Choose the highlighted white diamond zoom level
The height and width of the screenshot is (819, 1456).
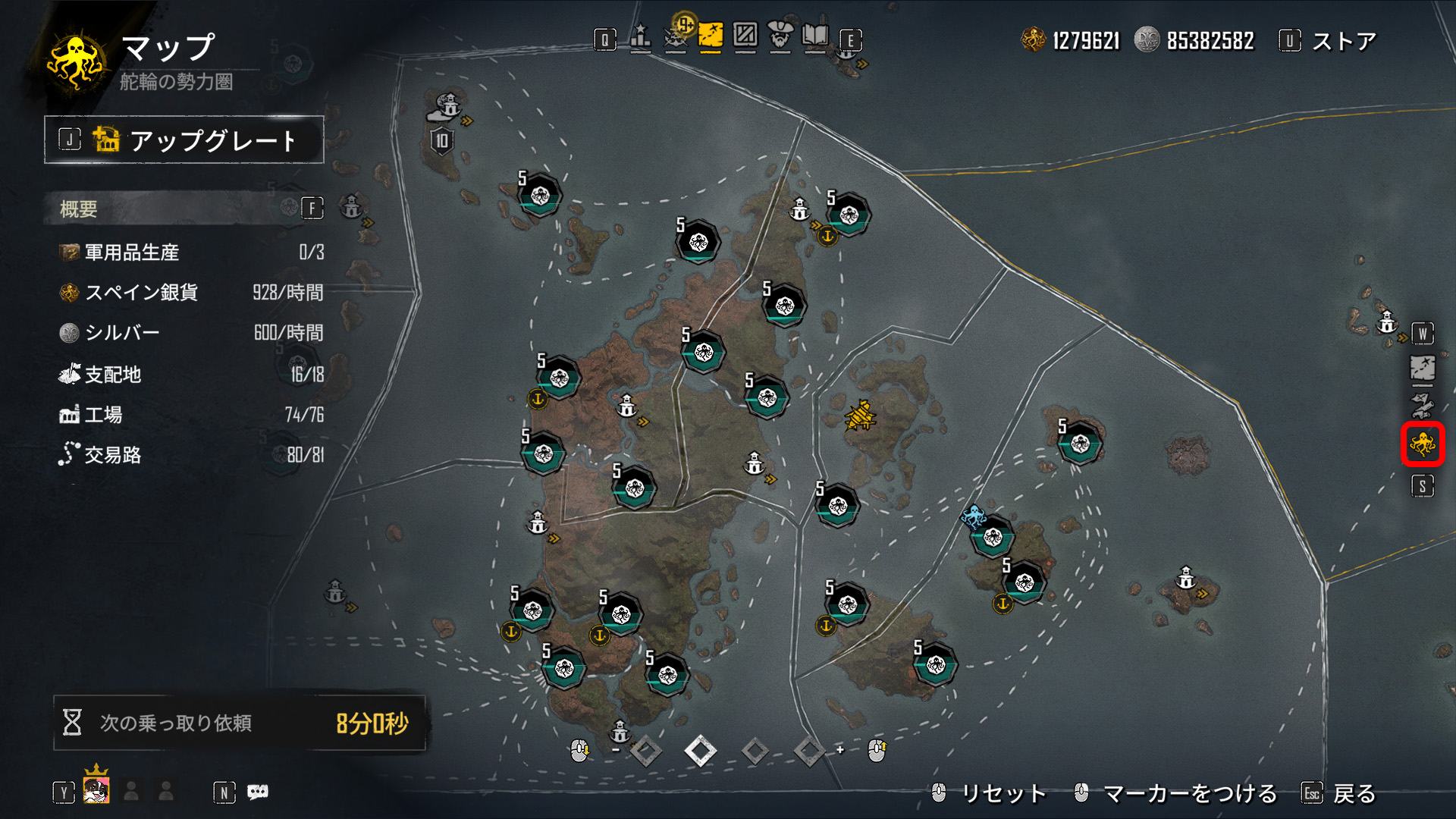point(700,752)
